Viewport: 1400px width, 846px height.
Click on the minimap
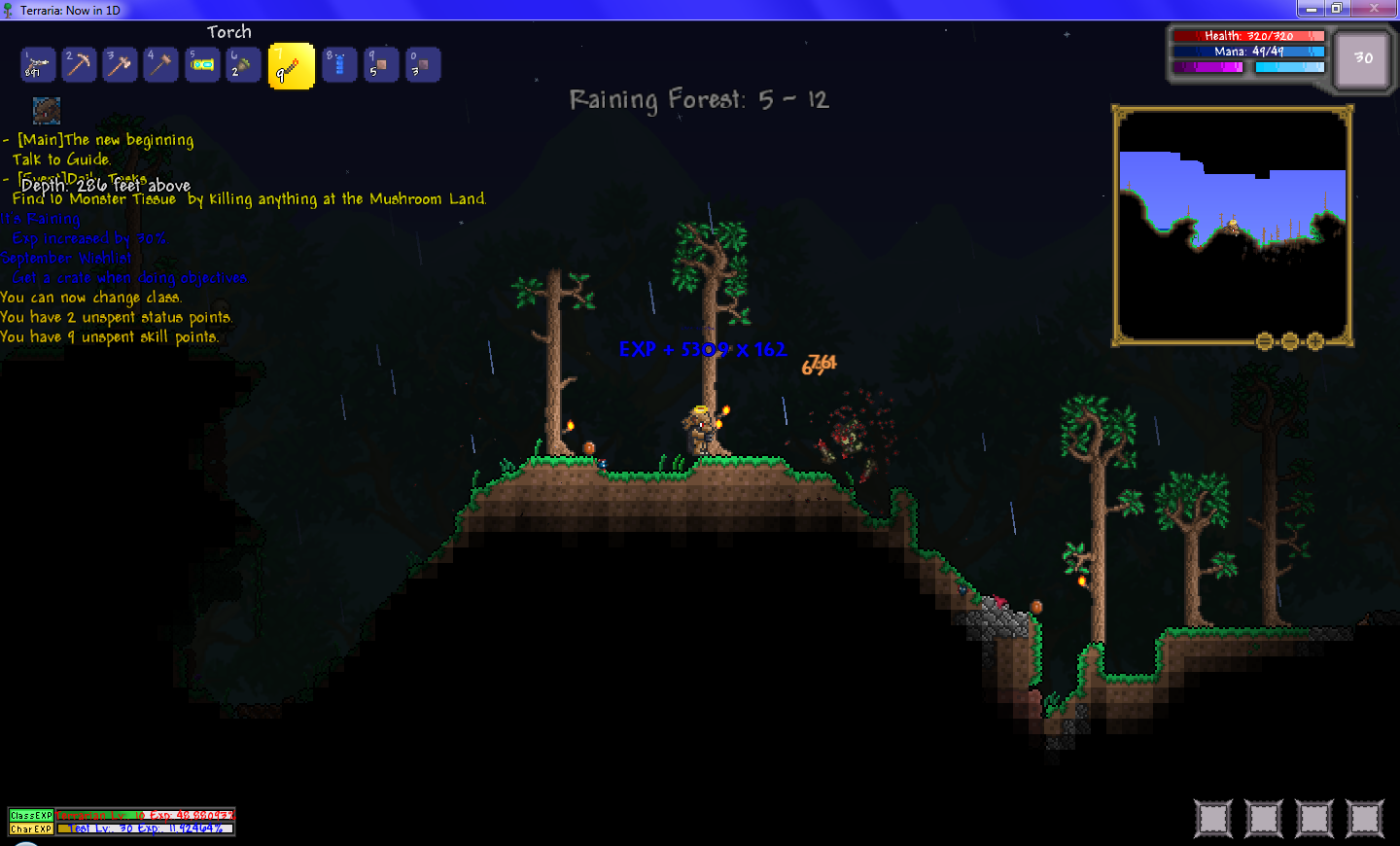[x=1232, y=224]
